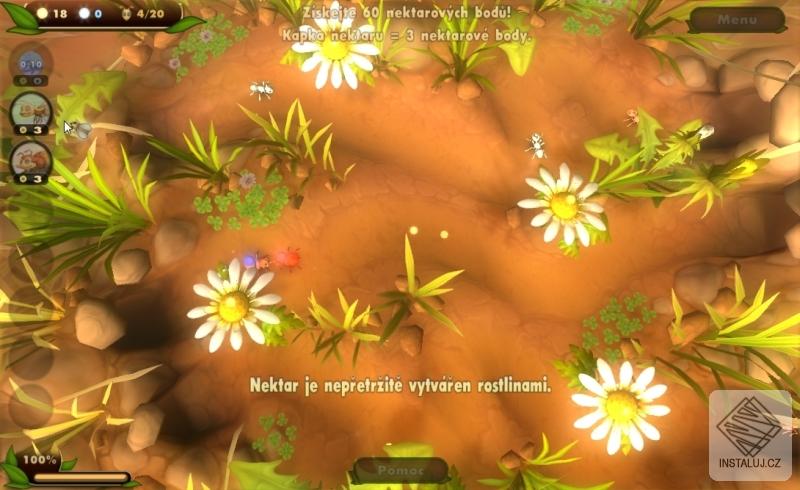800x490 pixels.
Task: Click the Pomoc help button
Action: 400,469
